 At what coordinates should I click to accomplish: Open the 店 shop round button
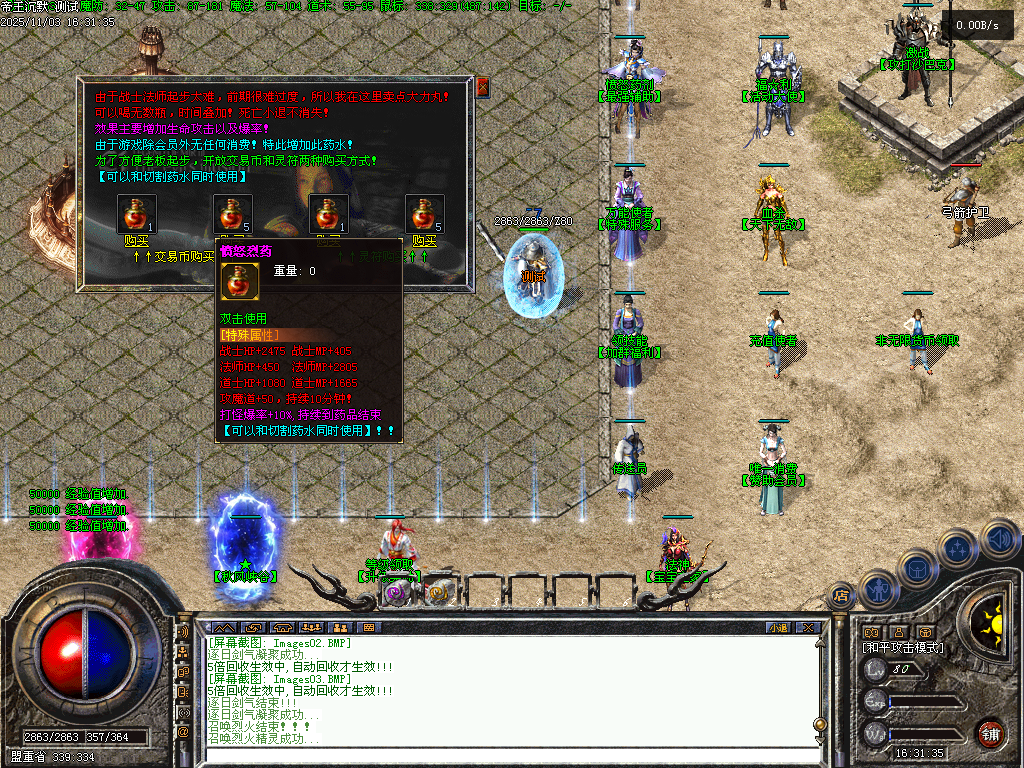[x=841, y=596]
